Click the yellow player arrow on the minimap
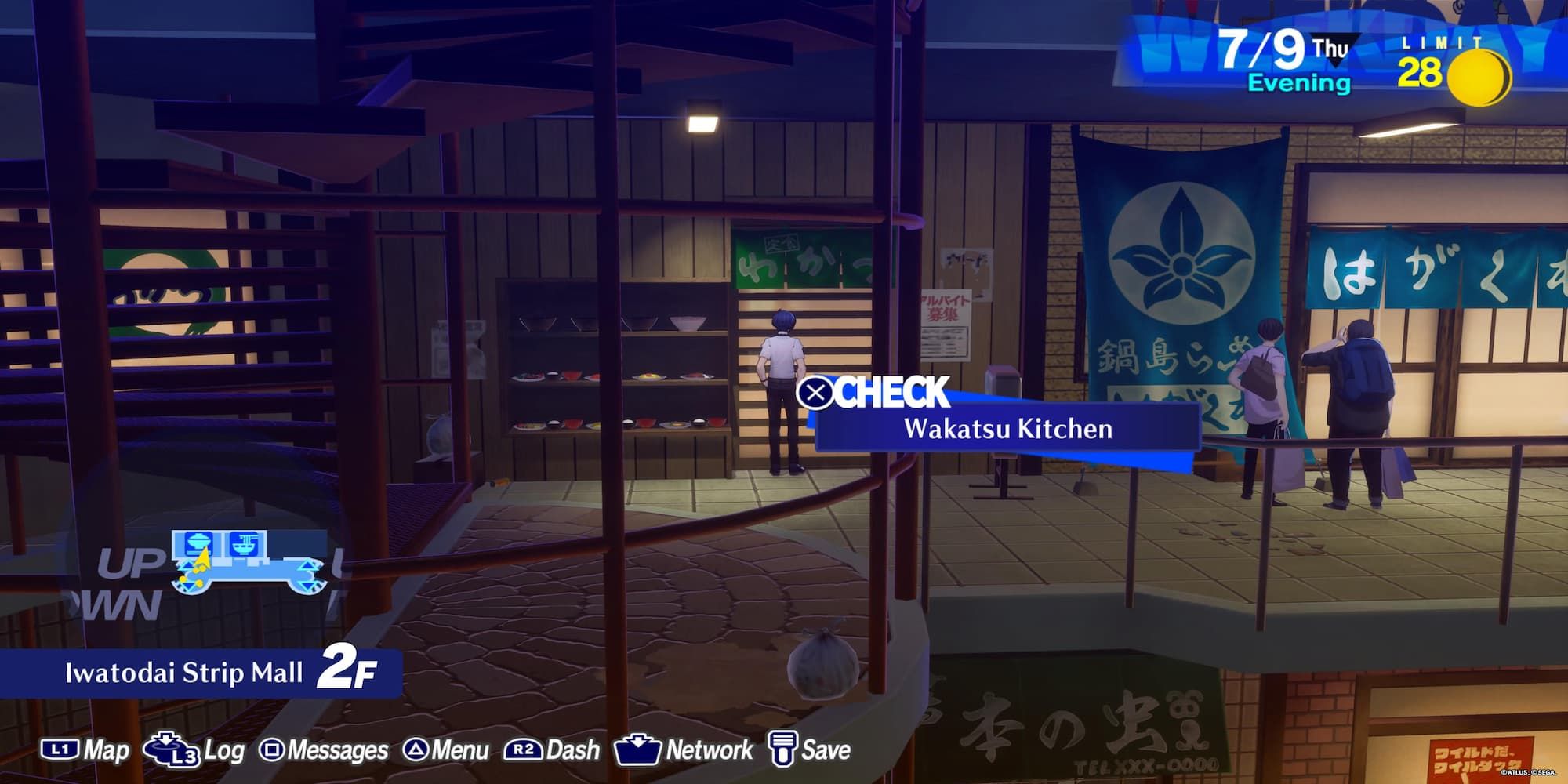Screen dimensions: 1568x784 202,558
